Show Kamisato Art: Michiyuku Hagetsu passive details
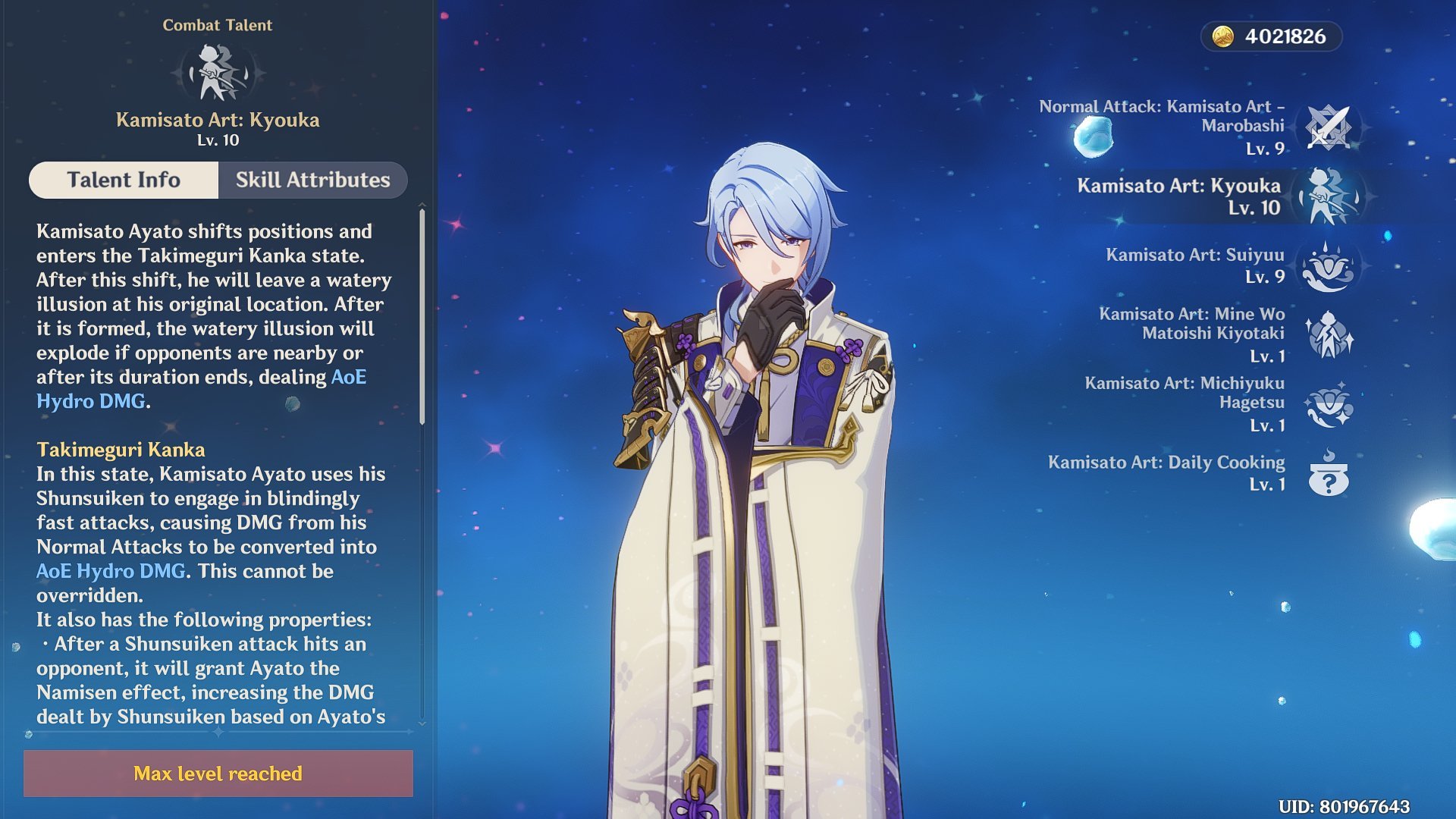The height and width of the screenshot is (819, 1456). pos(1329,404)
